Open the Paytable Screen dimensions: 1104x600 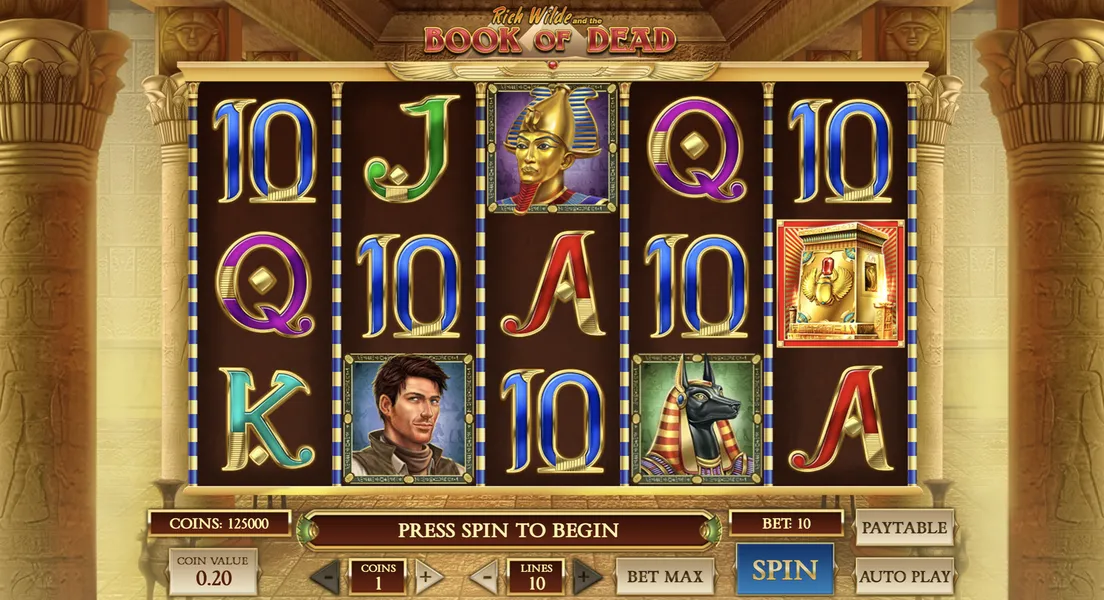click(904, 527)
